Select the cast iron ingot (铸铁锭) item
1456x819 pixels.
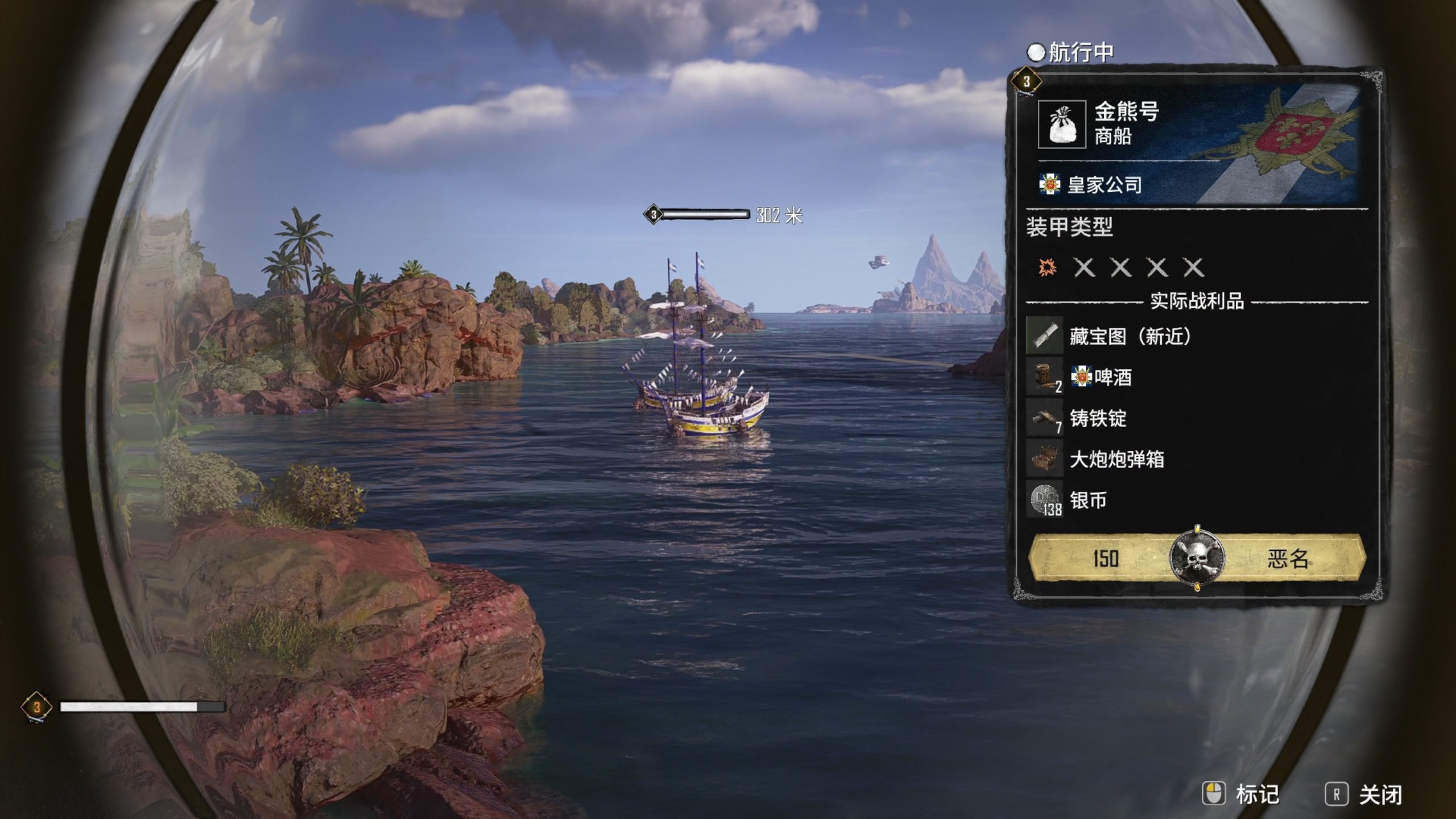(1098, 419)
